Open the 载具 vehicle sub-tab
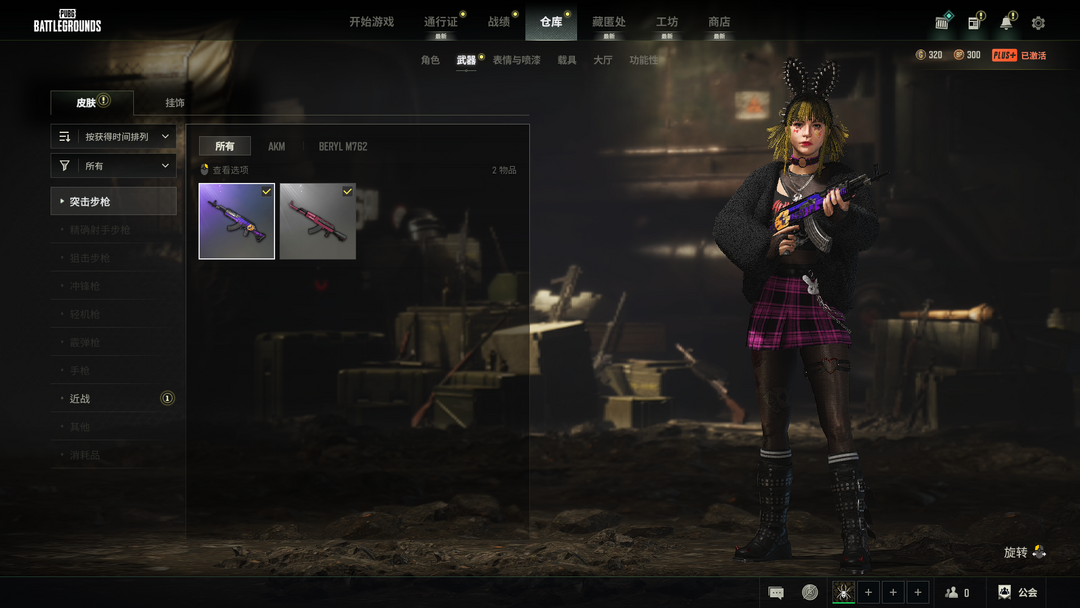This screenshot has height=608, width=1080. point(567,61)
